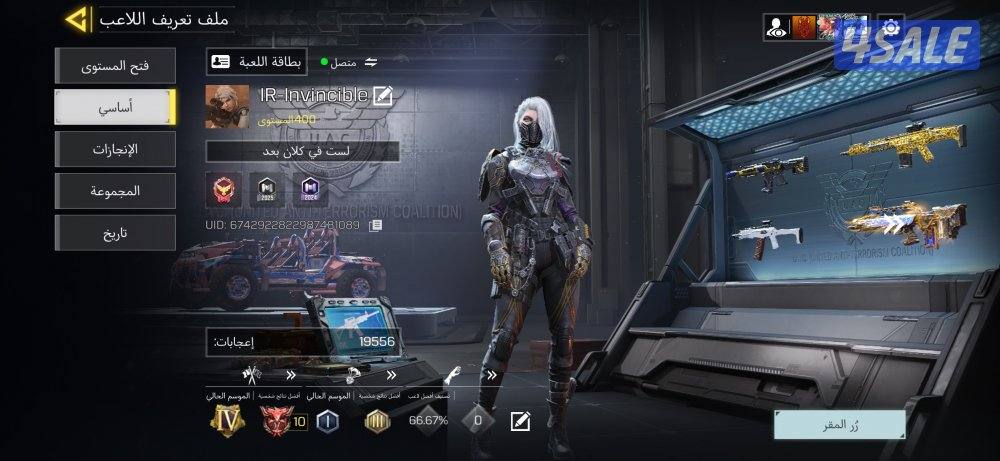Click the زر المقر button
1000x461 pixels.
pyautogui.click(x=839, y=424)
